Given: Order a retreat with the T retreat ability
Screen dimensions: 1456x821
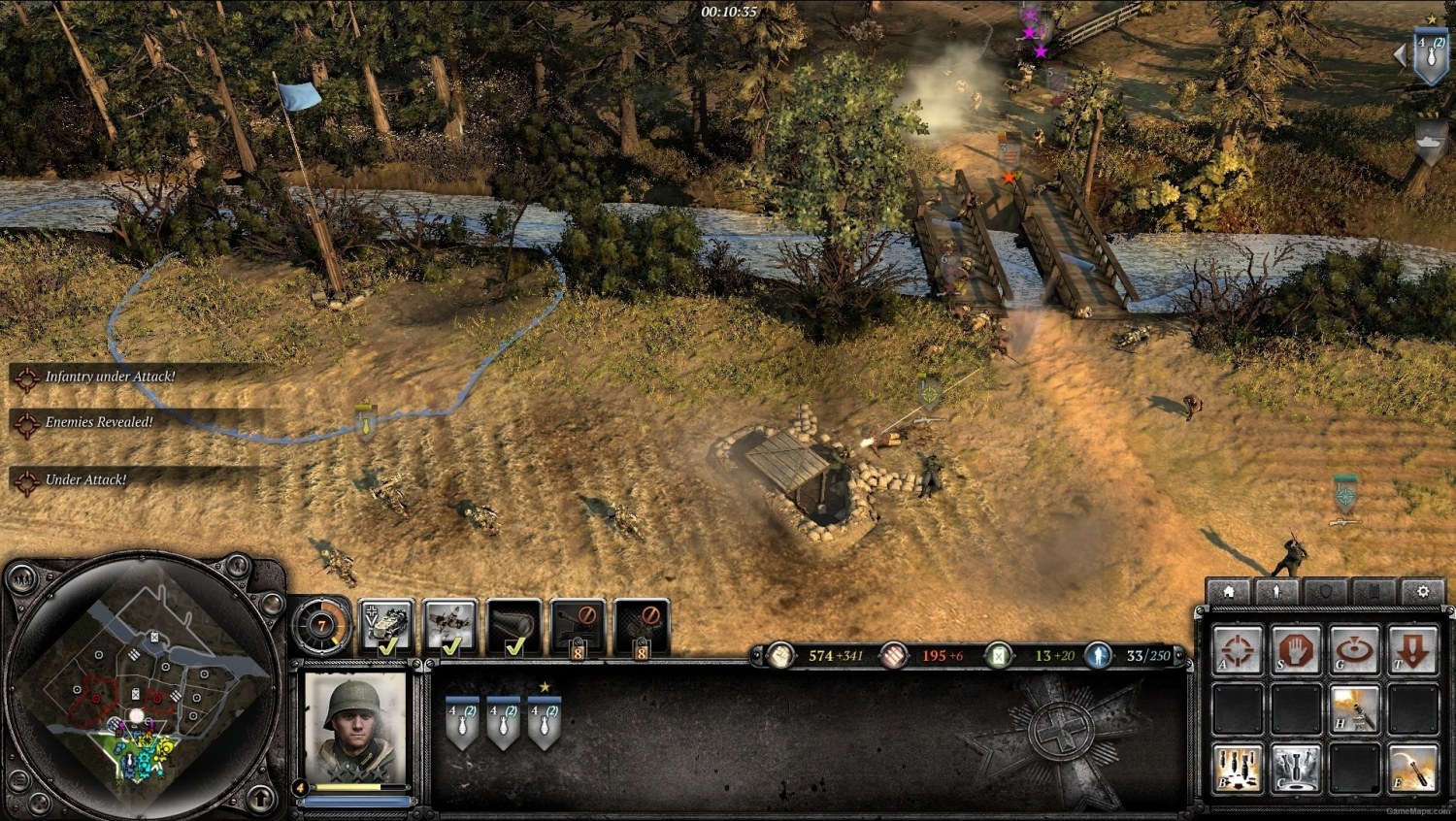Looking at the screenshot, I should (x=1413, y=650).
